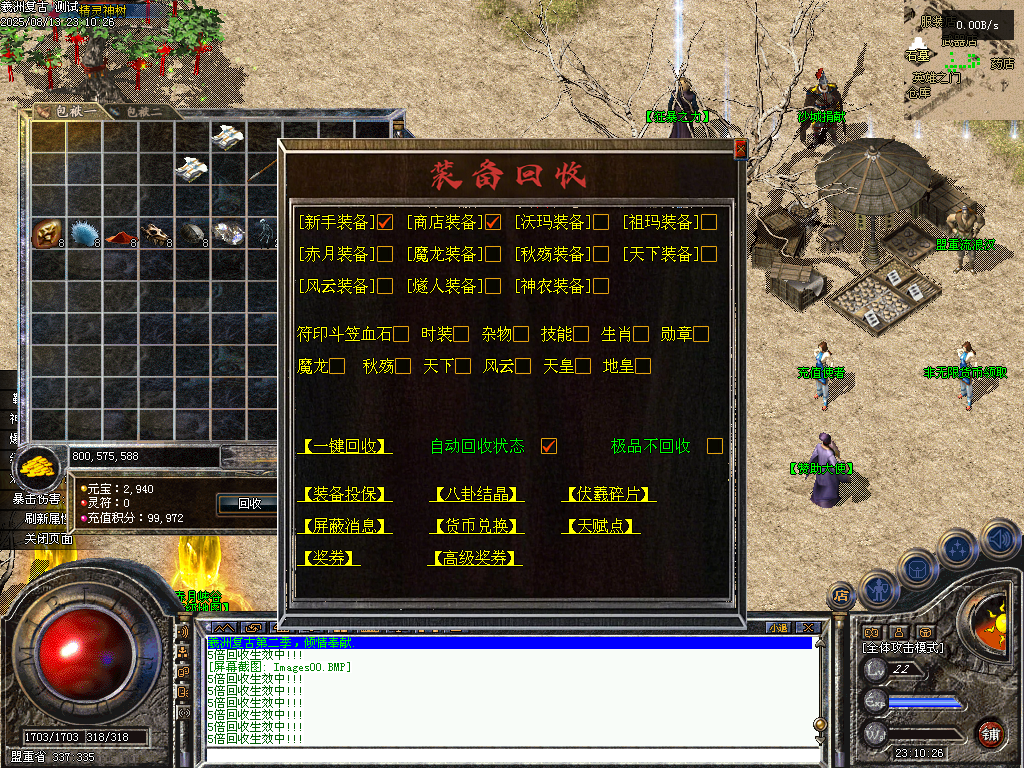Enable the 沃玛装备 checkbox
Image resolution: width=1024 pixels, height=768 pixels.
coord(601,222)
